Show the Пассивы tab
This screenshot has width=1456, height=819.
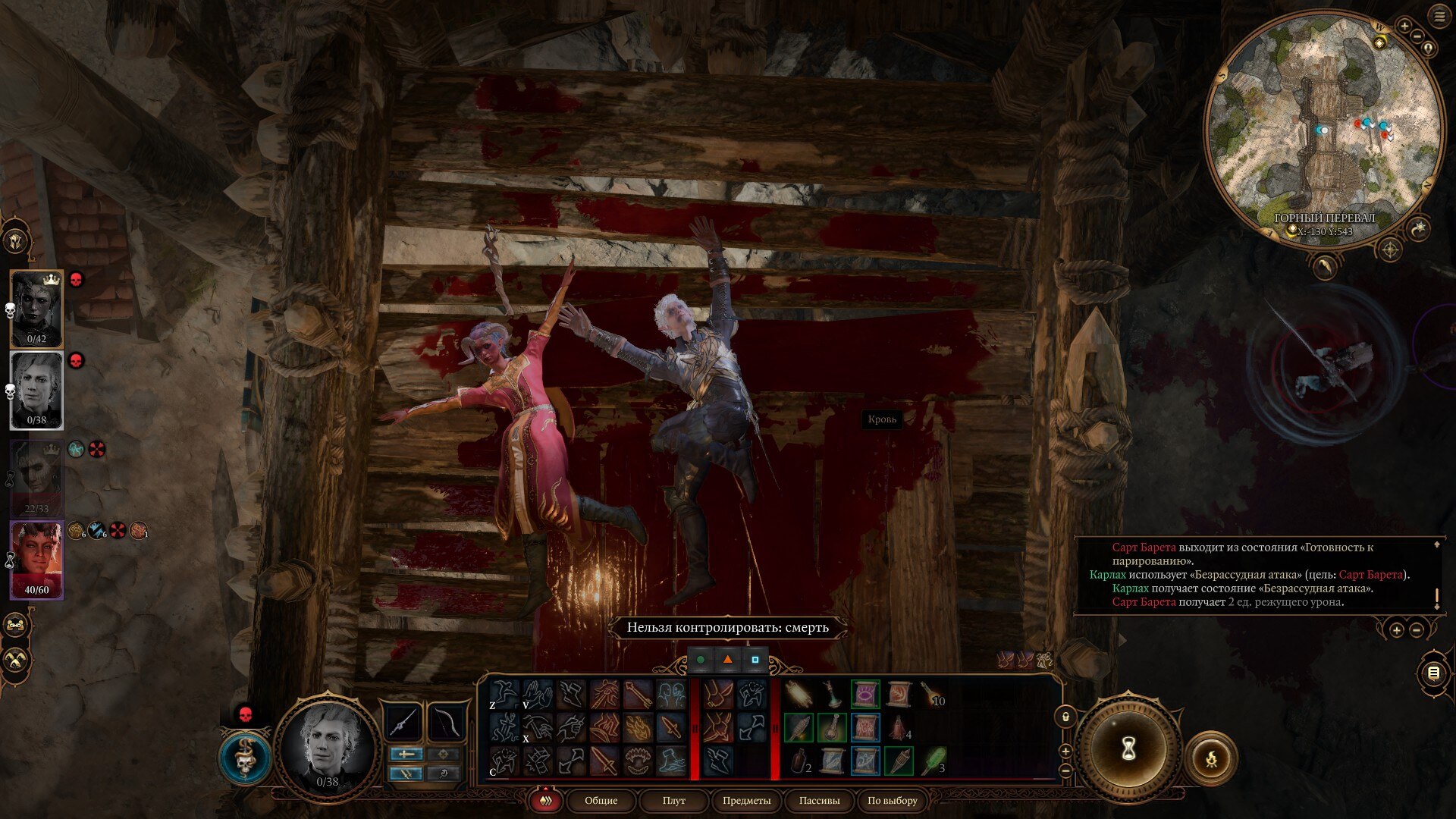pos(819,800)
